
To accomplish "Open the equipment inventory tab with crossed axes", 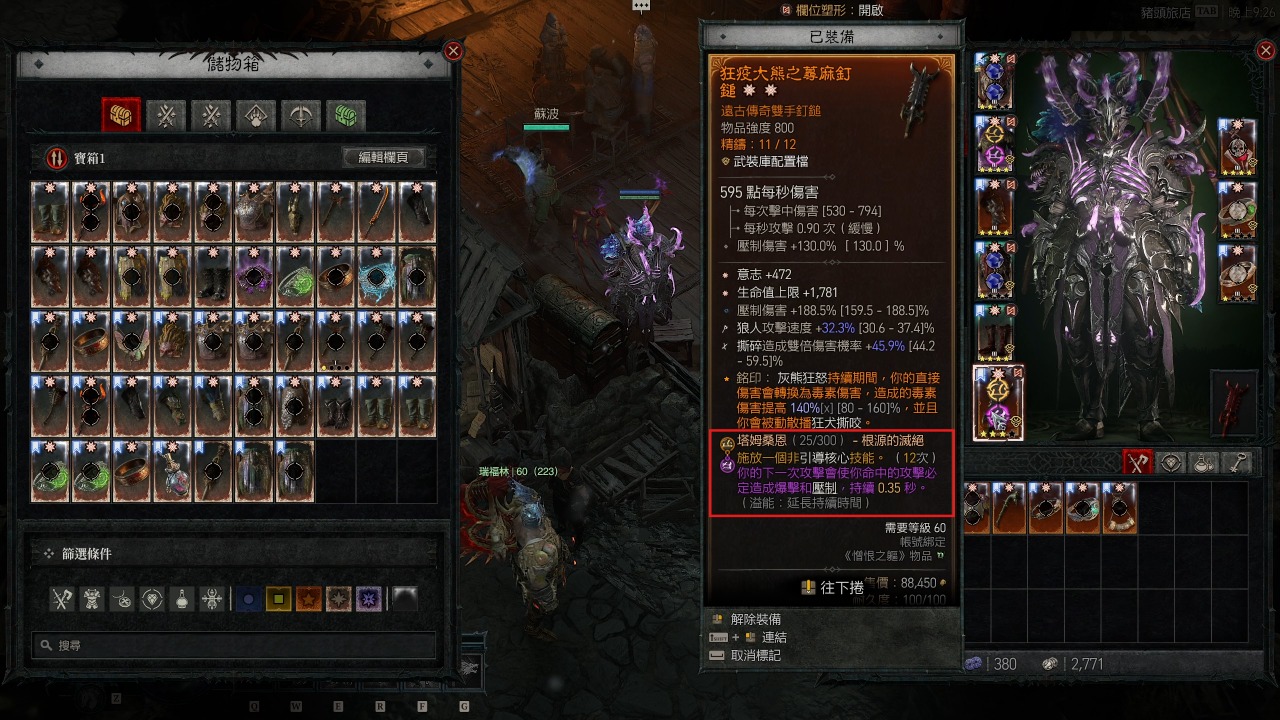I will (x=1137, y=462).
